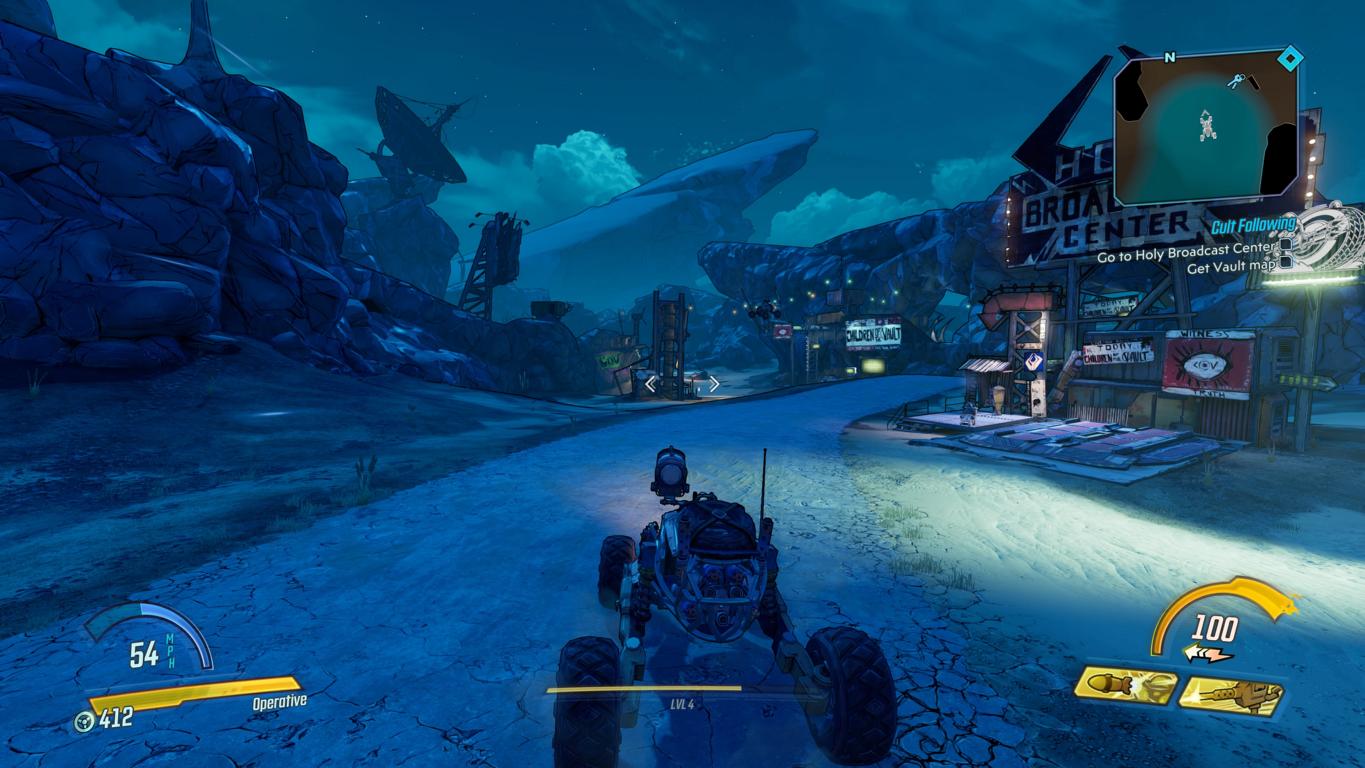Select the Cult Following quest tracker
This screenshot has height=768, width=1365.
(1253, 226)
